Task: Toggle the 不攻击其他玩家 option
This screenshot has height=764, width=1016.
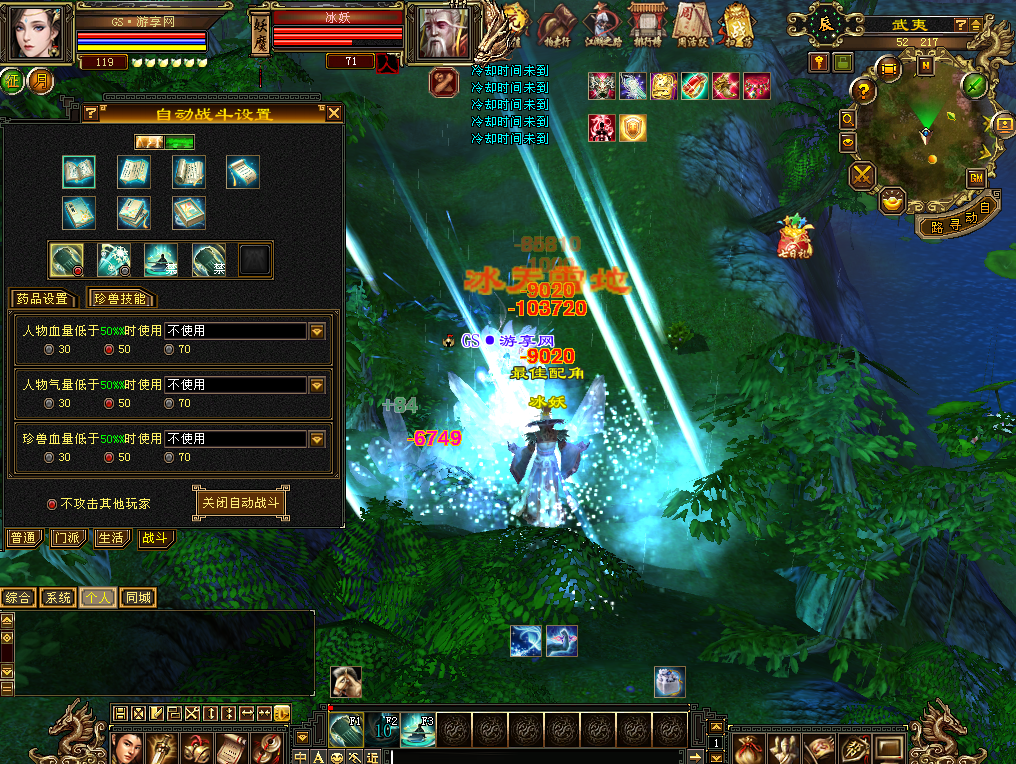Action: pos(52,504)
